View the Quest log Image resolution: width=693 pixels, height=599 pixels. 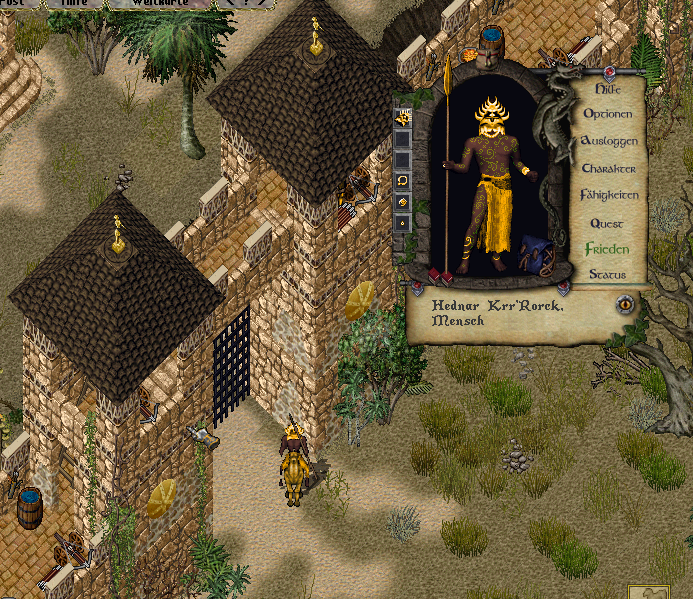coord(607,222)
